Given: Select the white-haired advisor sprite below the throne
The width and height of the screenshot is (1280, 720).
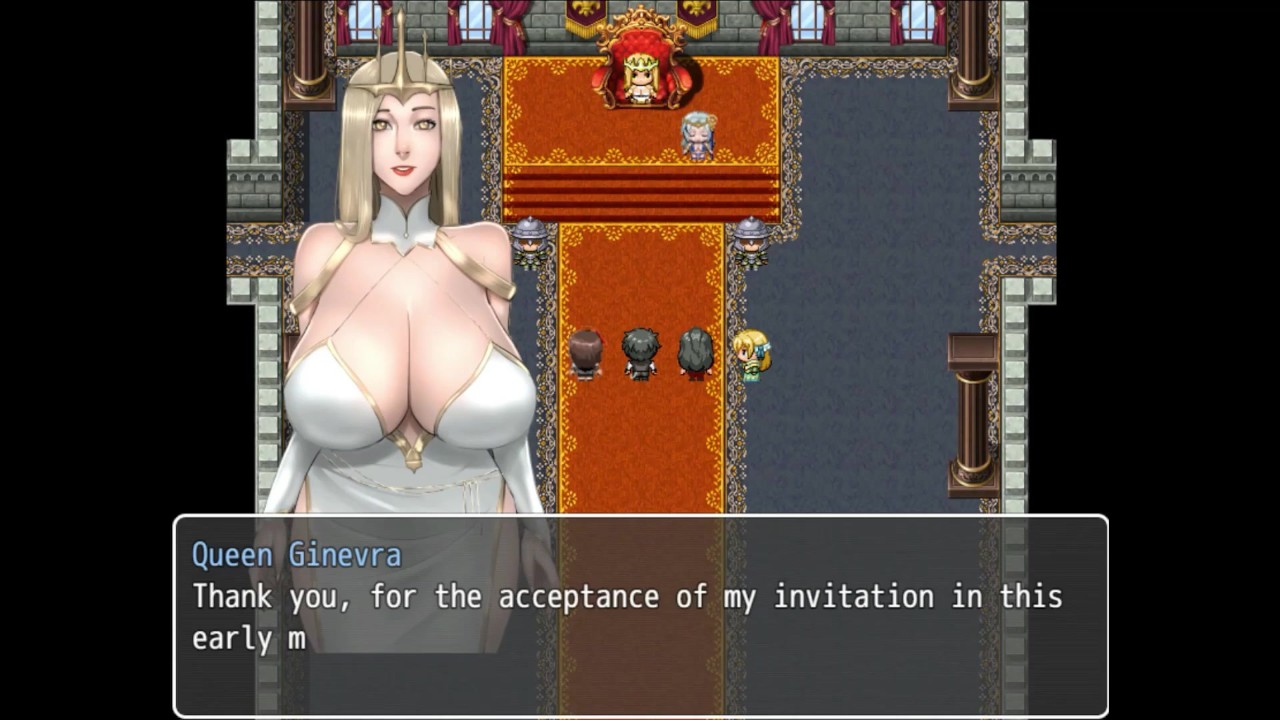Looking at the screenshot, I should coord(697,135).
